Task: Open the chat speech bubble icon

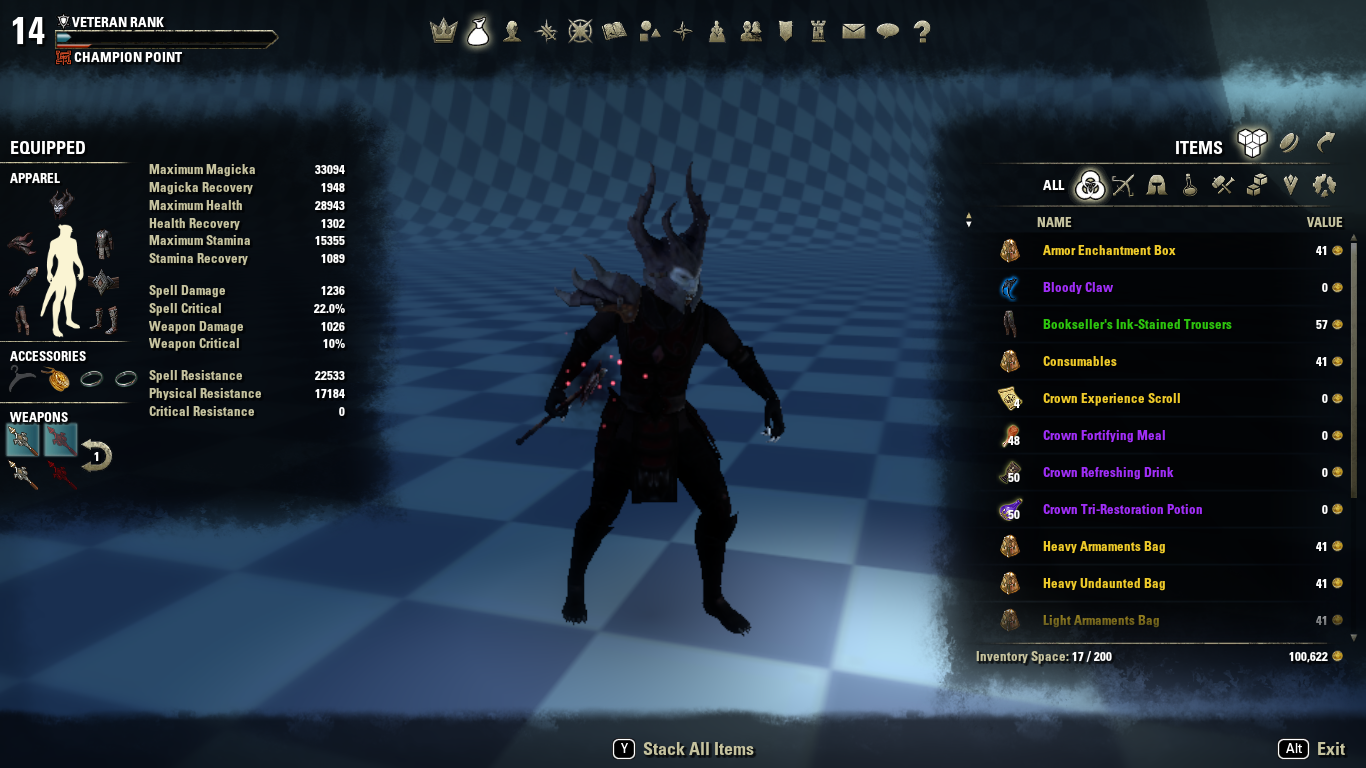Action: (x=887, y=31)
